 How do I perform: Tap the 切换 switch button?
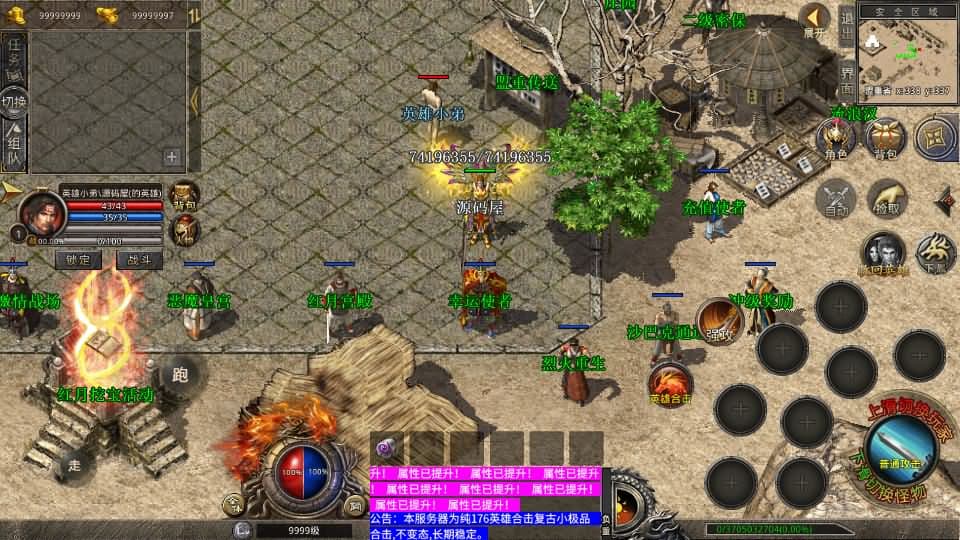click(x=14, y=101)
